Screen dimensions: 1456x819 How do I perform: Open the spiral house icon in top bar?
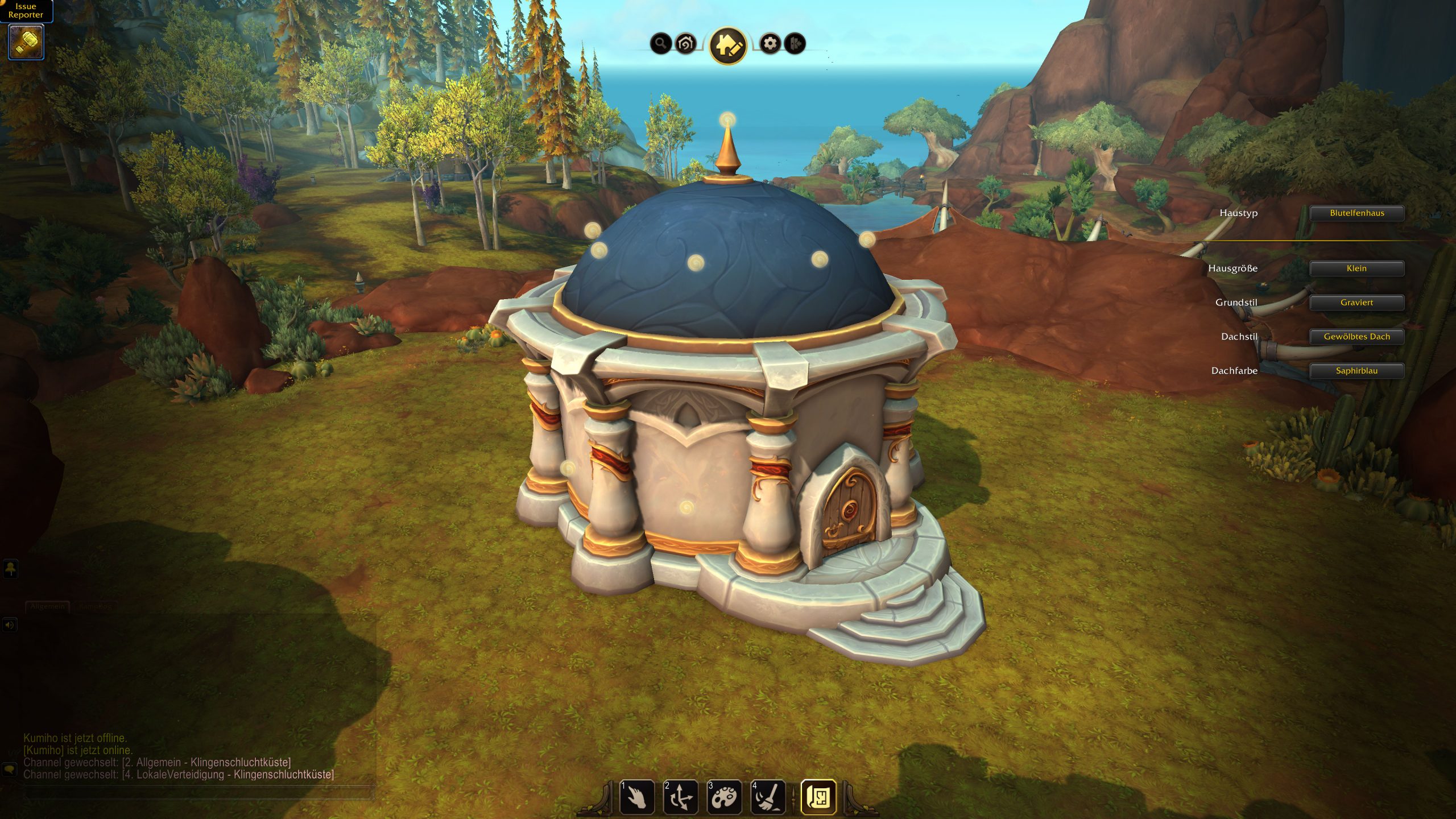click(686, 43)
